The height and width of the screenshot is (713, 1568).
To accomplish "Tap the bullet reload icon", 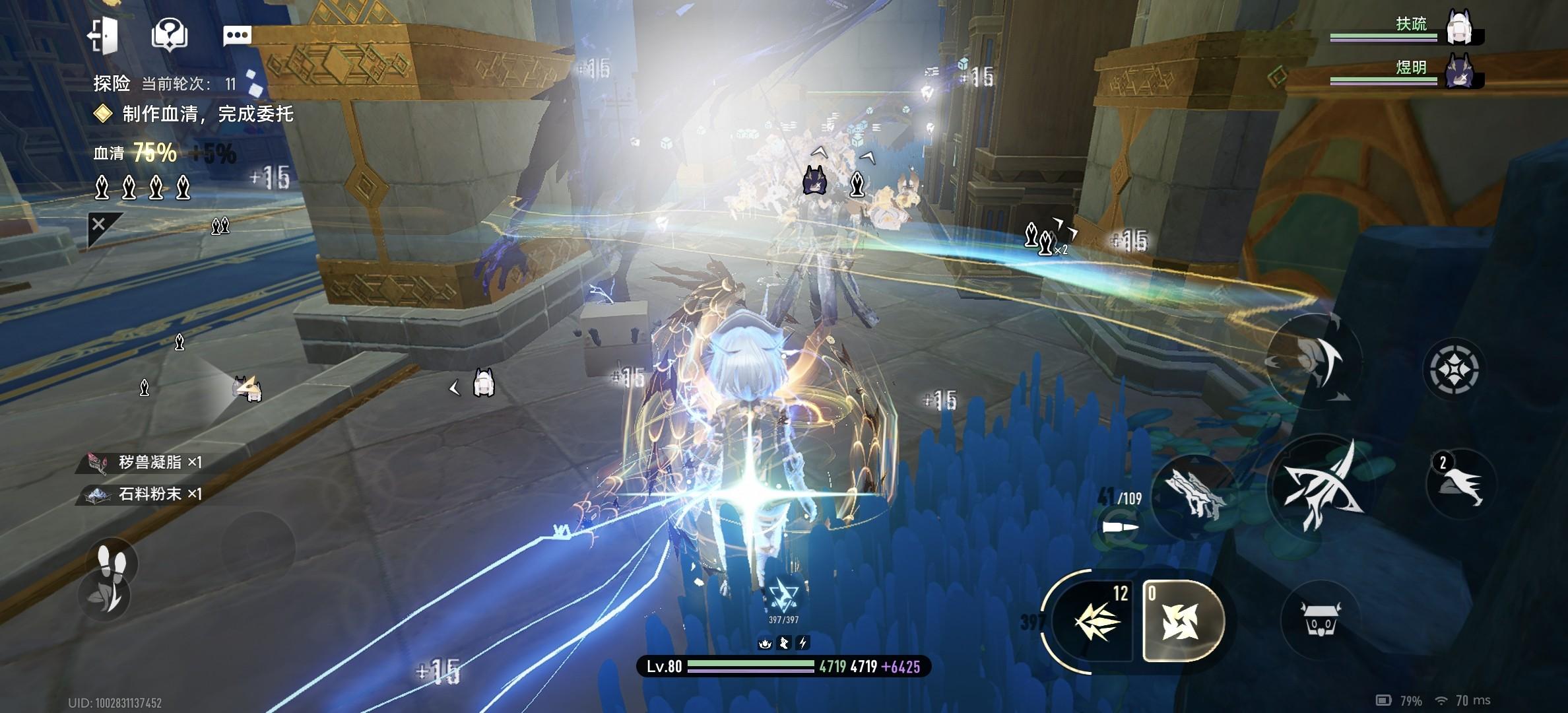I will click(x=1121, y=527).
